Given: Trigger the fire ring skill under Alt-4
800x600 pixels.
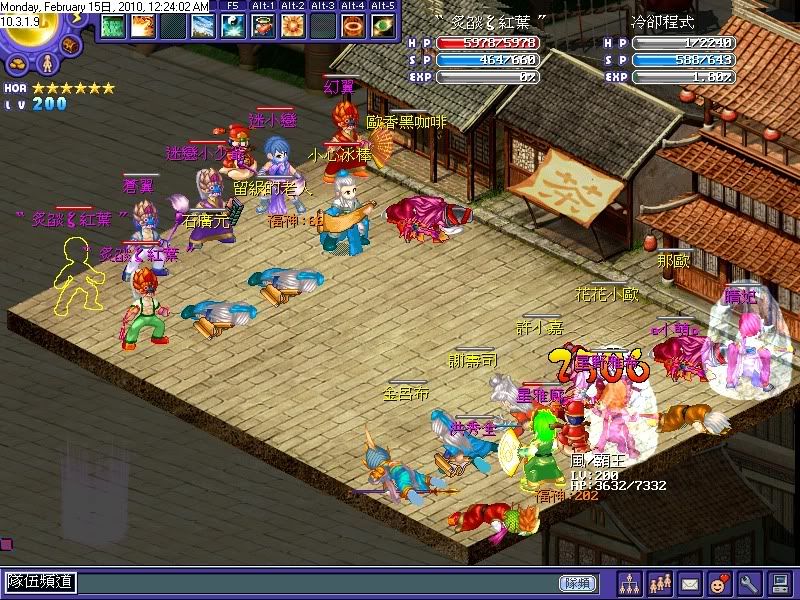Looking at the screenshot, I should [353, 27].
